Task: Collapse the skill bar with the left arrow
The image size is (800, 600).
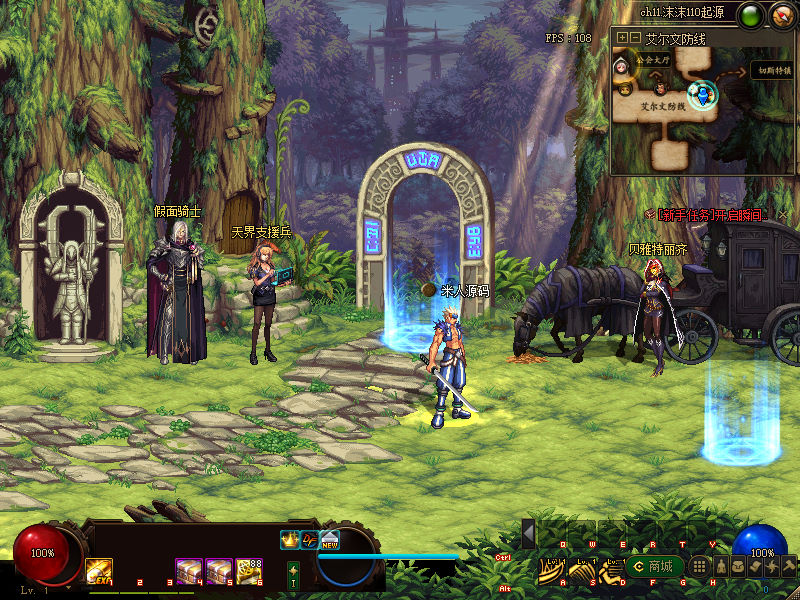Action: coord(529,533)
